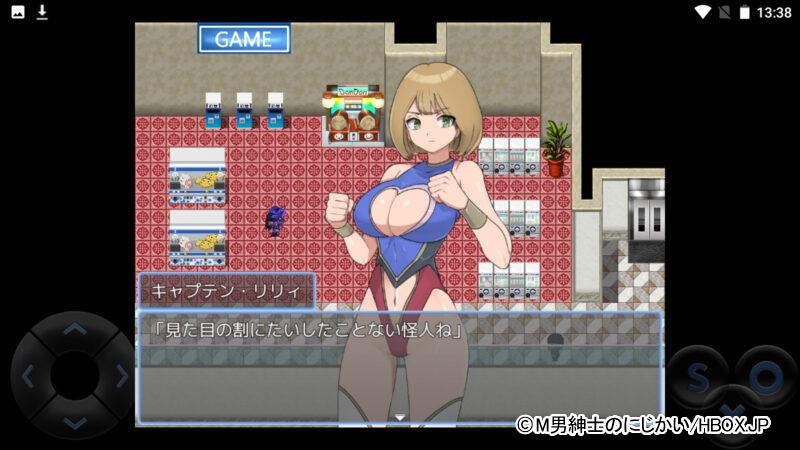Open the image notification icon
The image size is (800, 450).
tap(18, 12)
